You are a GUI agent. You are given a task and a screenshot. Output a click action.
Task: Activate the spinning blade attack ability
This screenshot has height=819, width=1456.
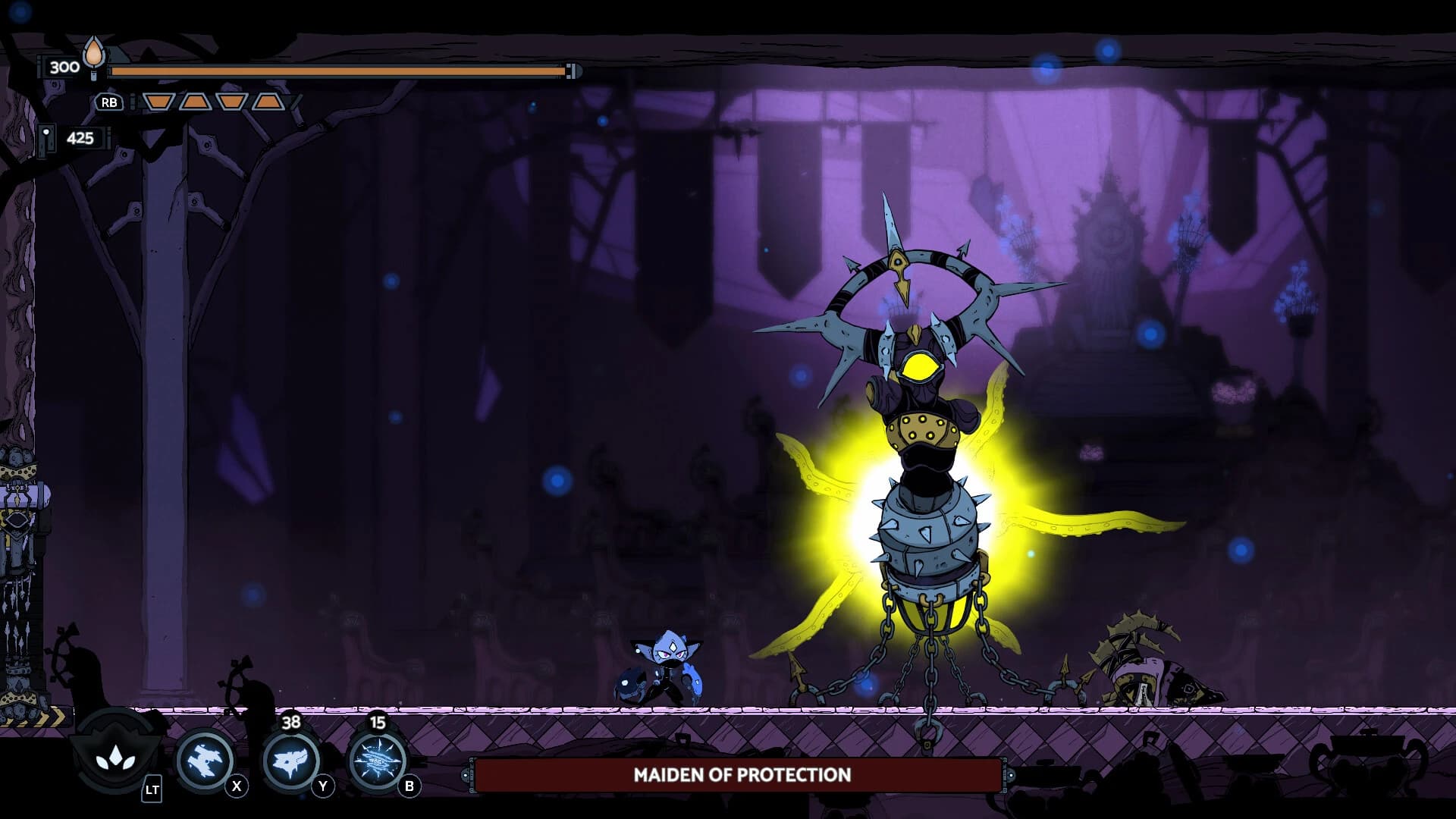click(x=204, y=759)
